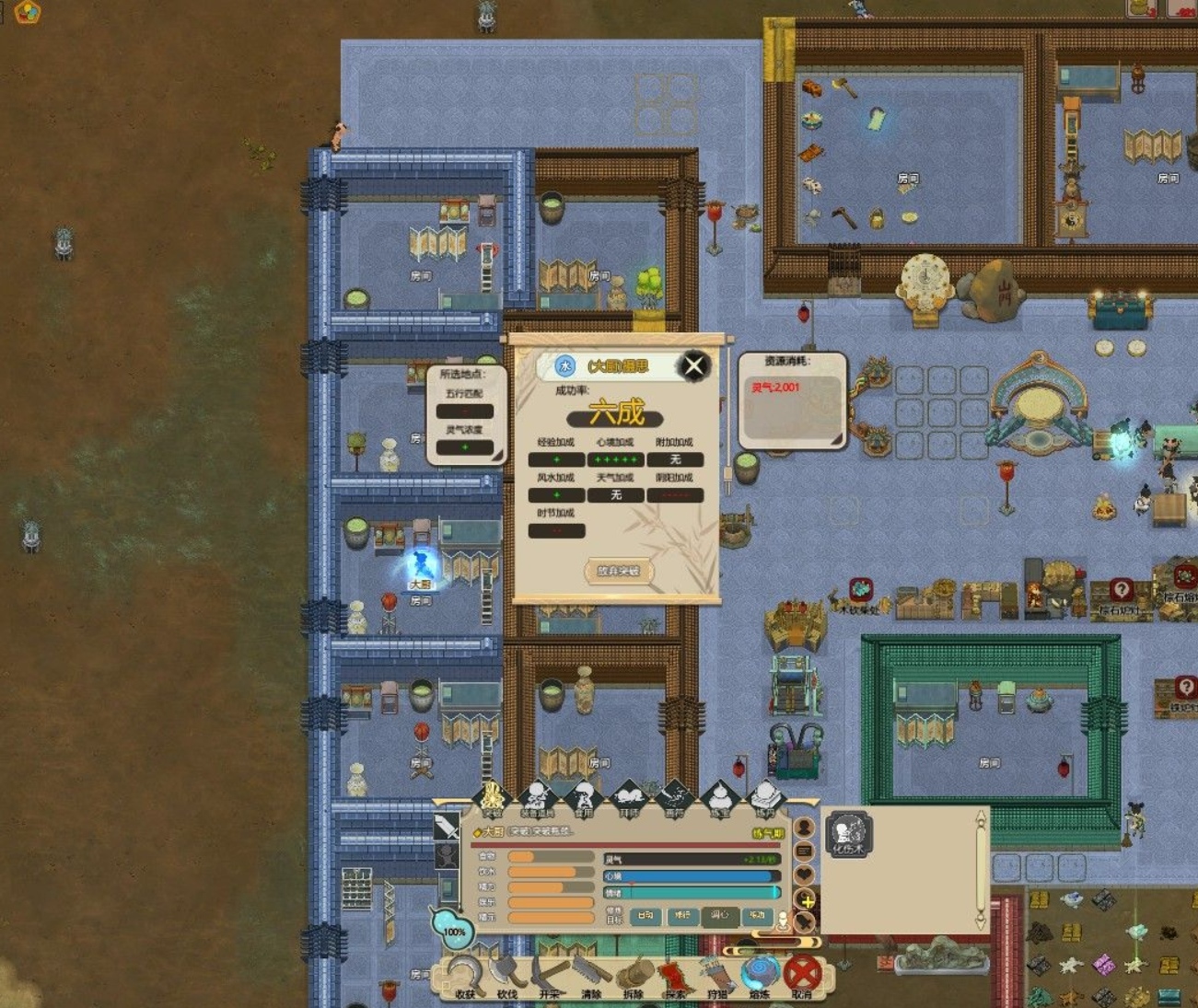Activate the 开采 pickaxe mining tool
This screenshot has height=1008, width=1198.
pos(550,977)
